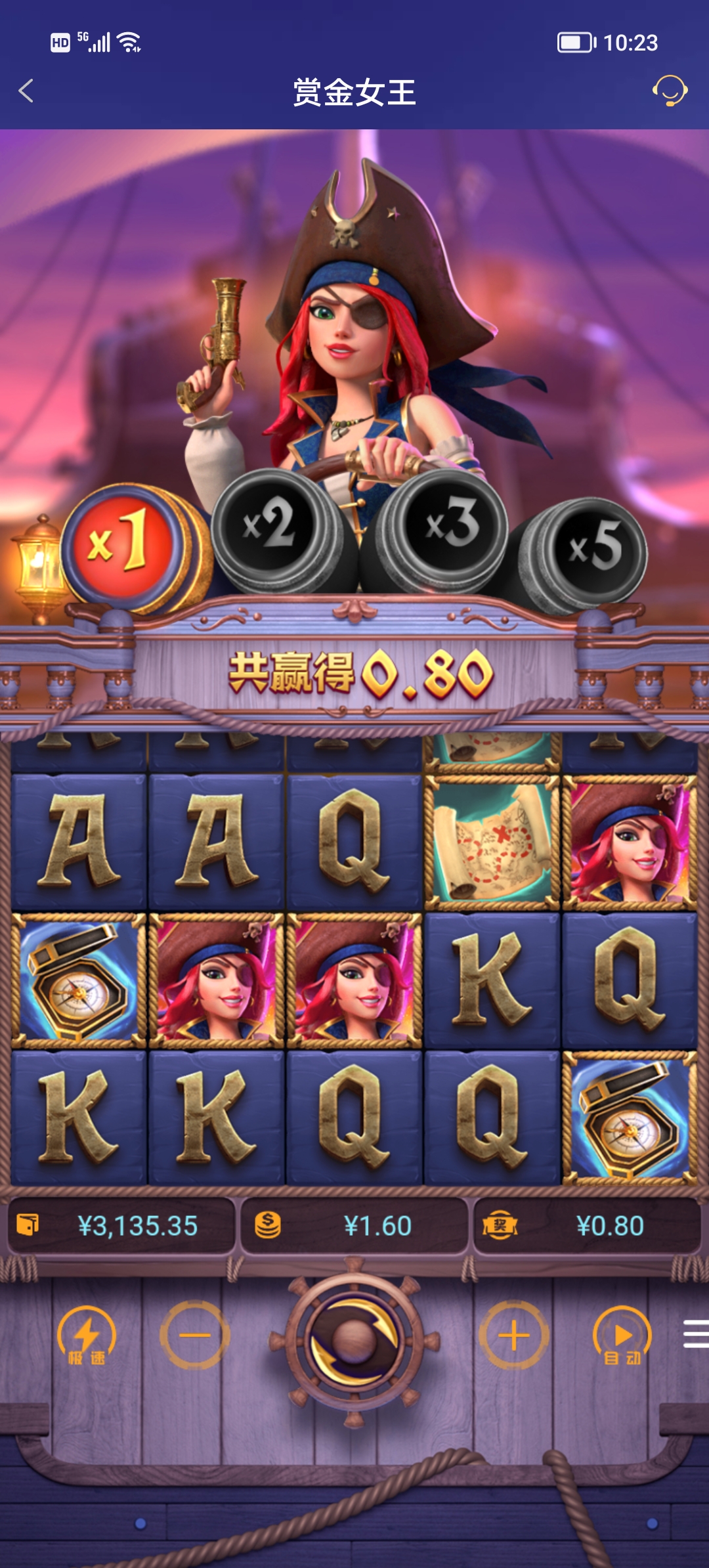Start auto-spin with the play button
This screenshot has height=1568, width=709.
(622, 1336)
